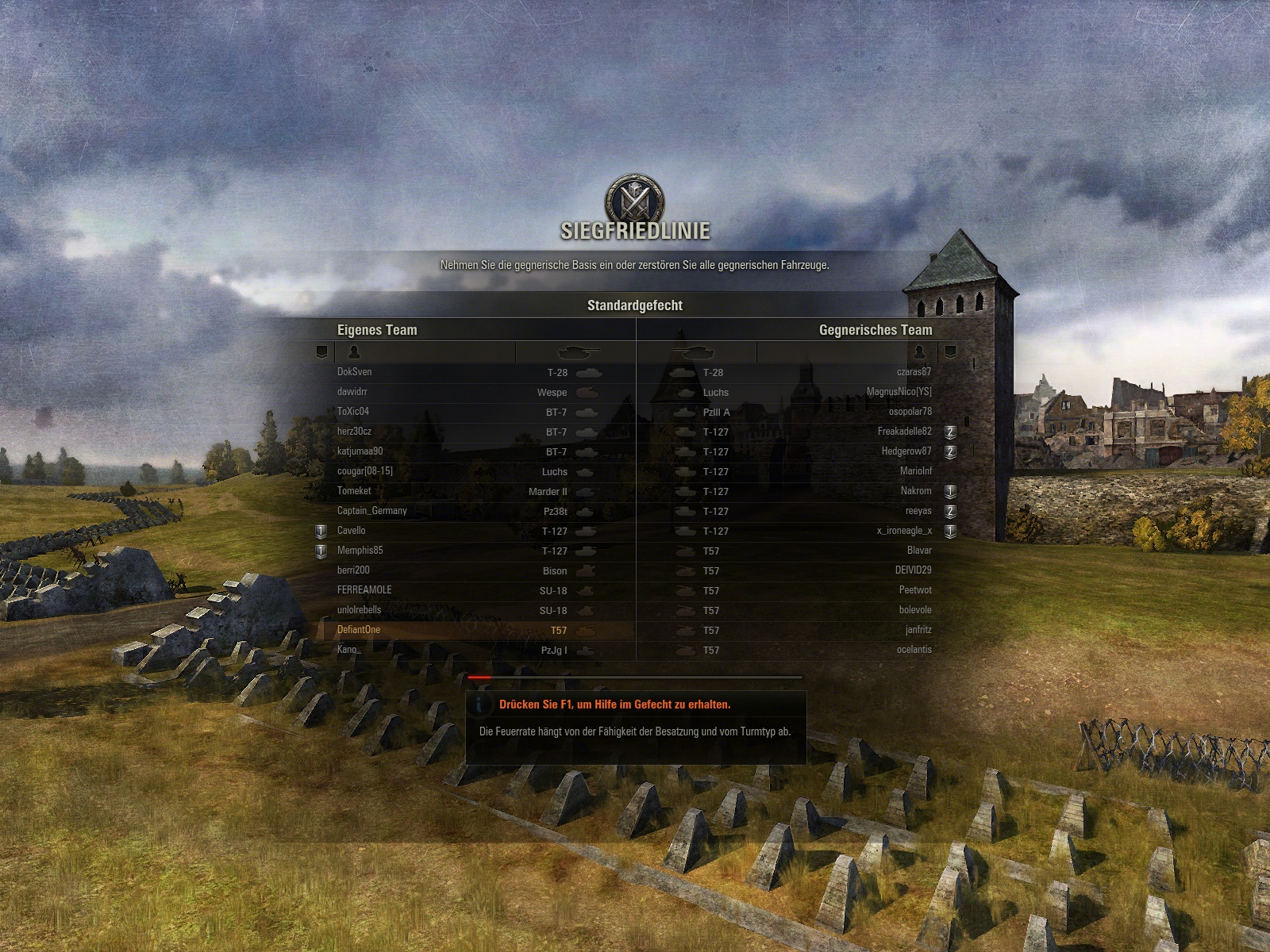The height and width of the screenshot is (952, 1270).
Task: Click the own team player column header icon
Action: 354,351
